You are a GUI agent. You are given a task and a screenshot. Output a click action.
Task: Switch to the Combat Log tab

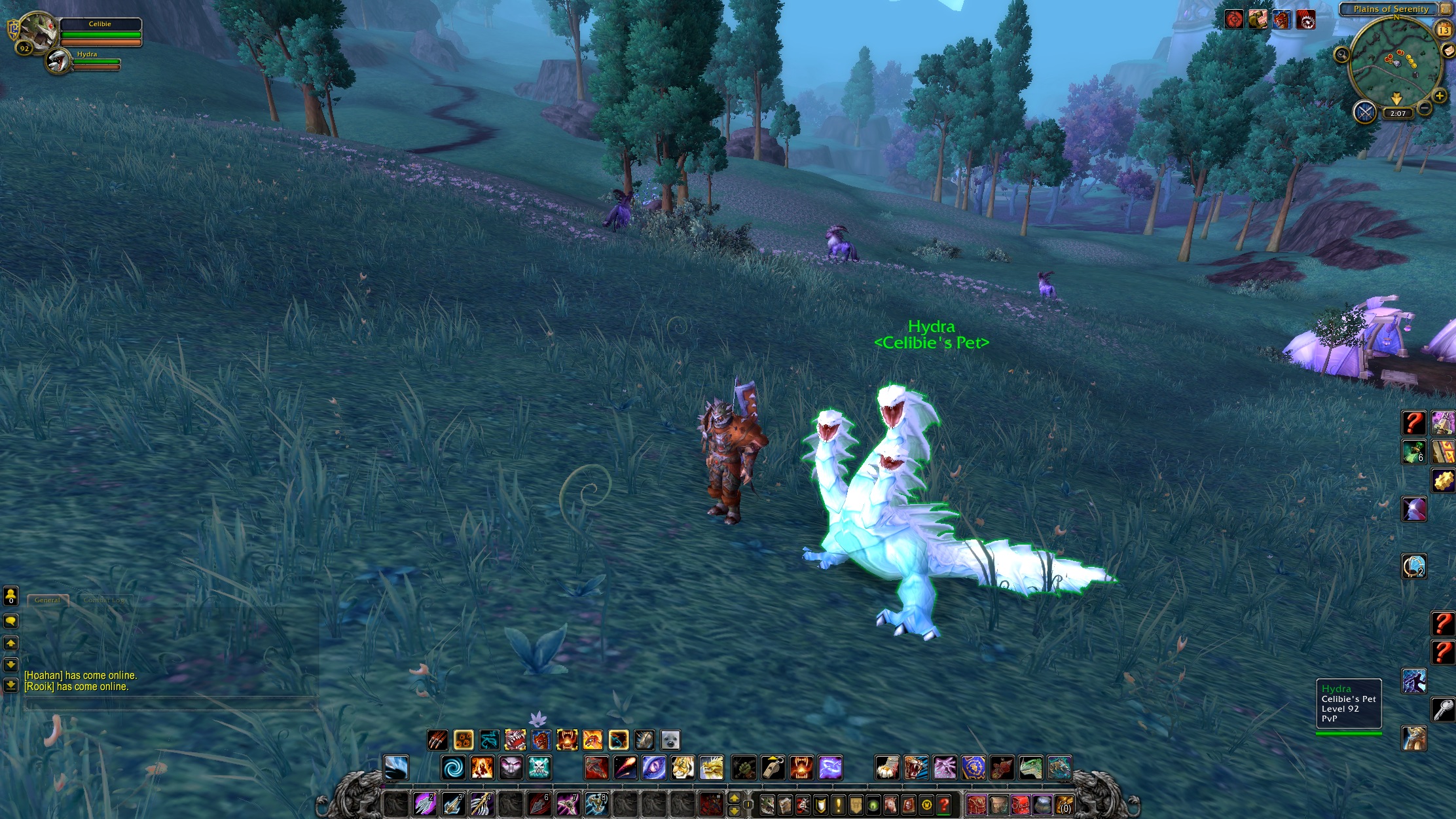103,600
